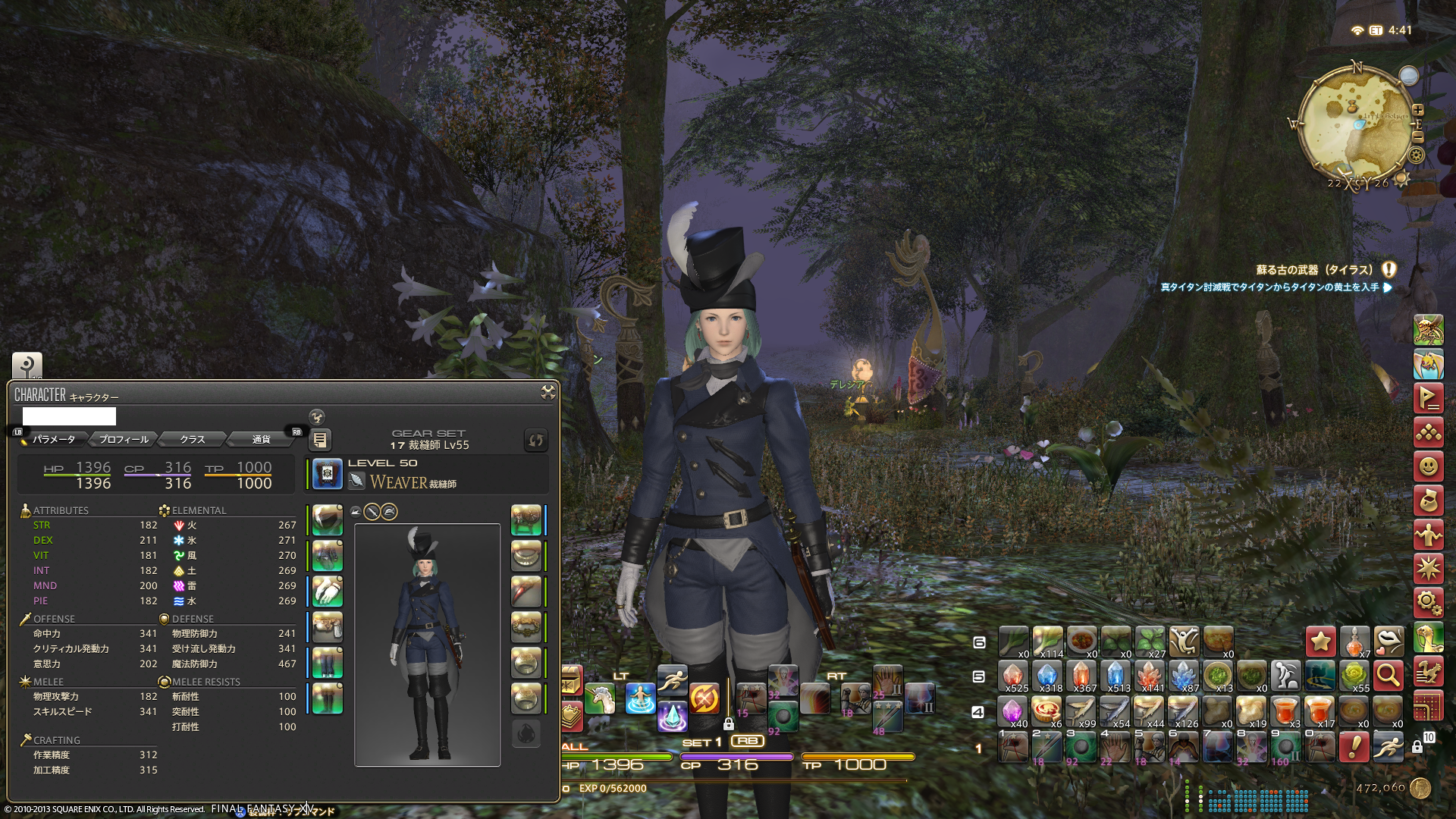Zoom in the minimap with plus button
This screenshot has width=1456, height=819.
(x=1417, y=110)
